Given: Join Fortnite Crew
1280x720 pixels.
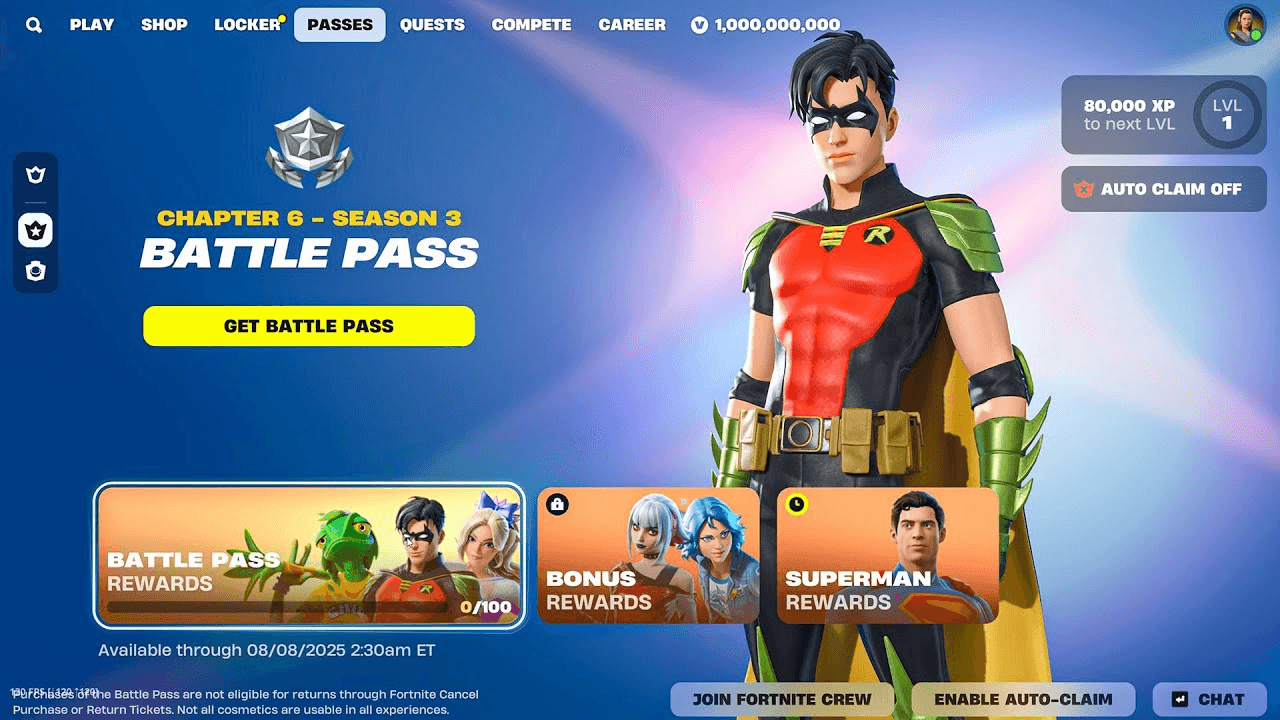Looking at the screenshot, I should tap(782, 699).
